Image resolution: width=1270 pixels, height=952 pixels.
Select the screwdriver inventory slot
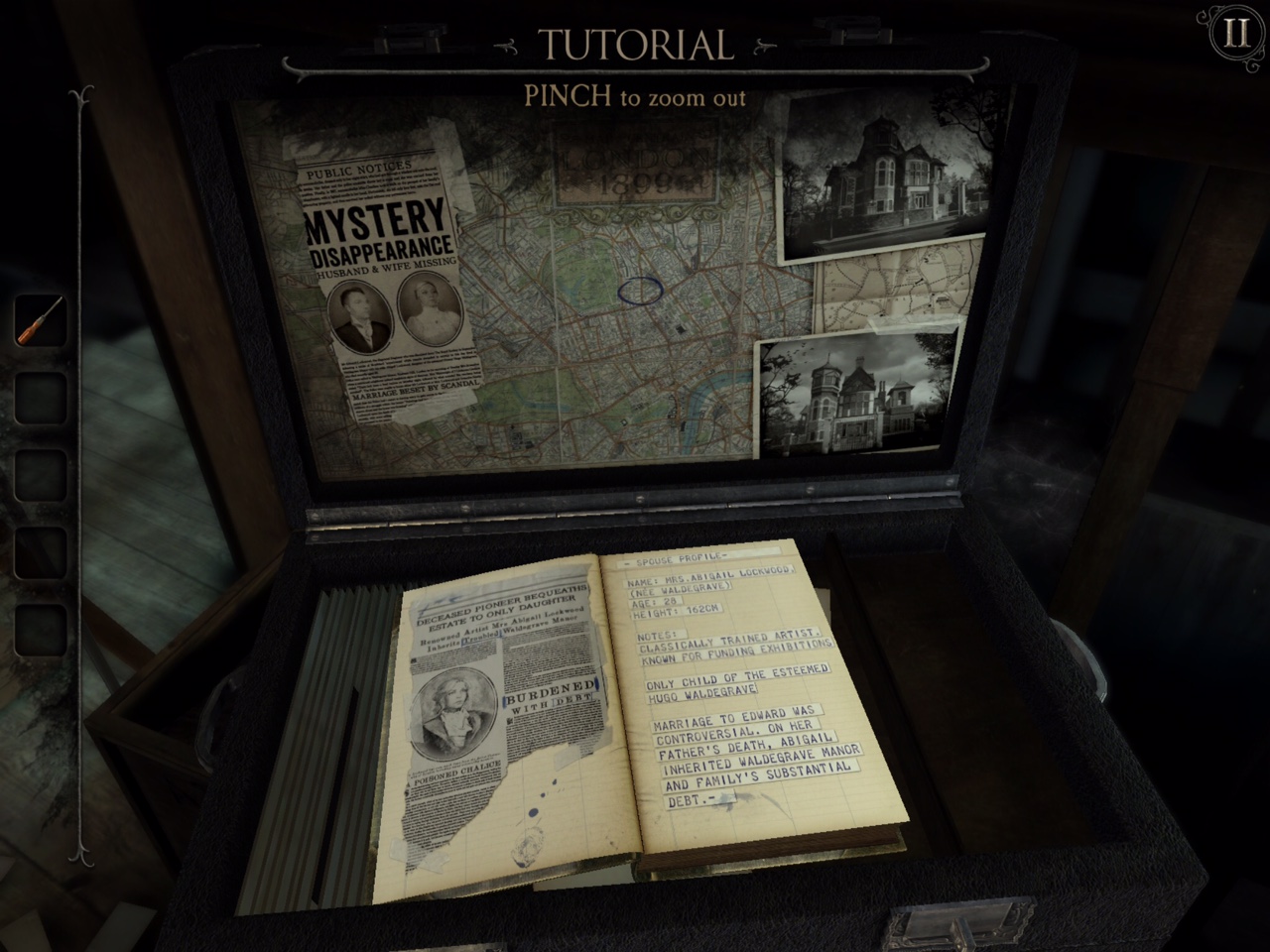pyautogui.click(x=40, y=319)
